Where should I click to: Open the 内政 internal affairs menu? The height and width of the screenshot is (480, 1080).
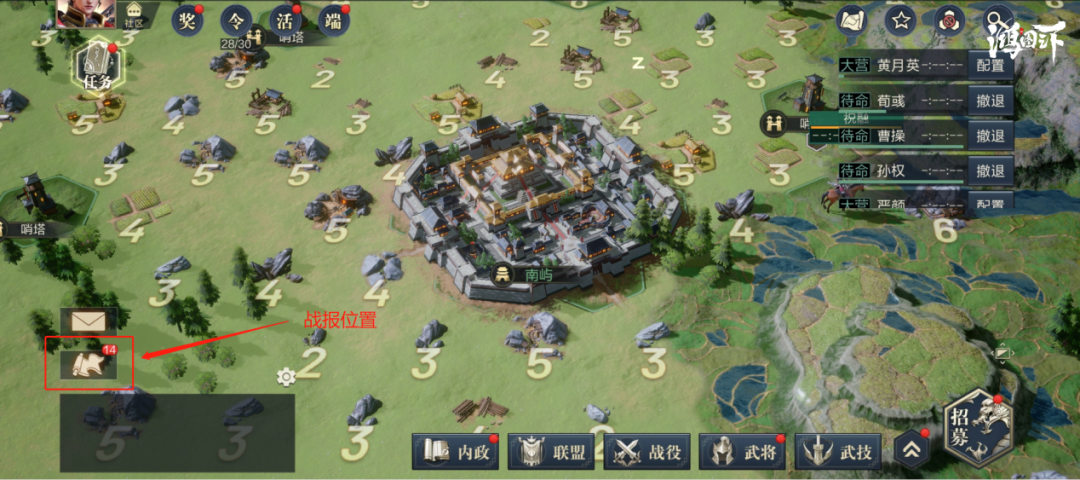point(457,452)
